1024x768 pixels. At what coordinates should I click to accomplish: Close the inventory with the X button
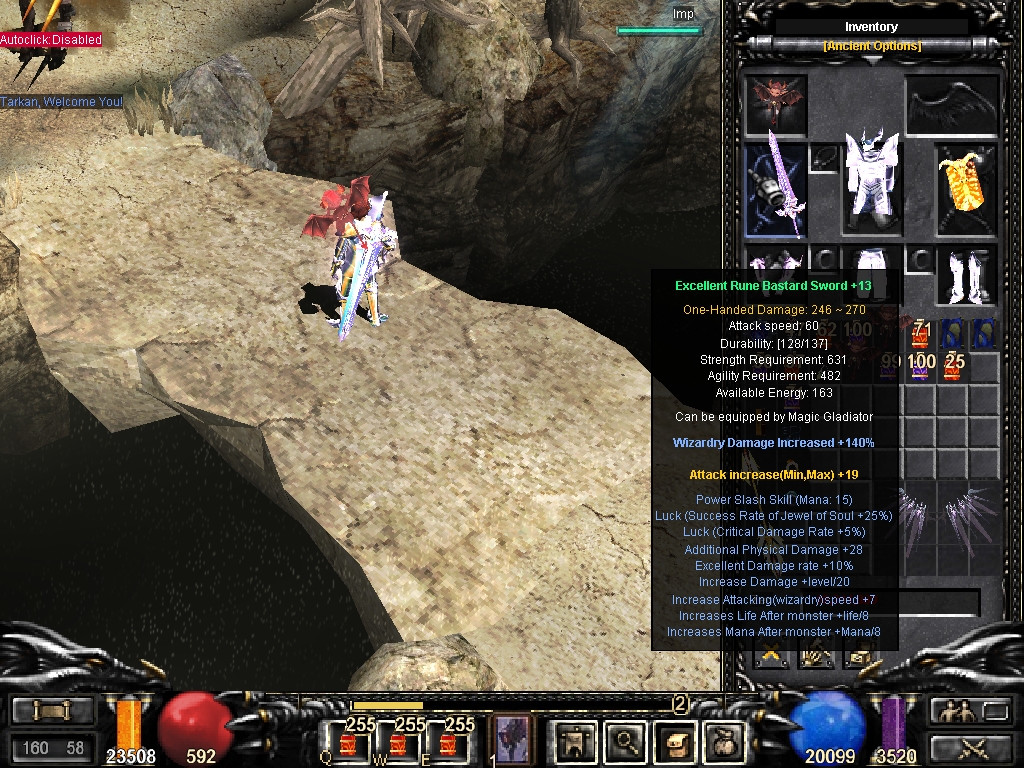(x=771, y=657)
